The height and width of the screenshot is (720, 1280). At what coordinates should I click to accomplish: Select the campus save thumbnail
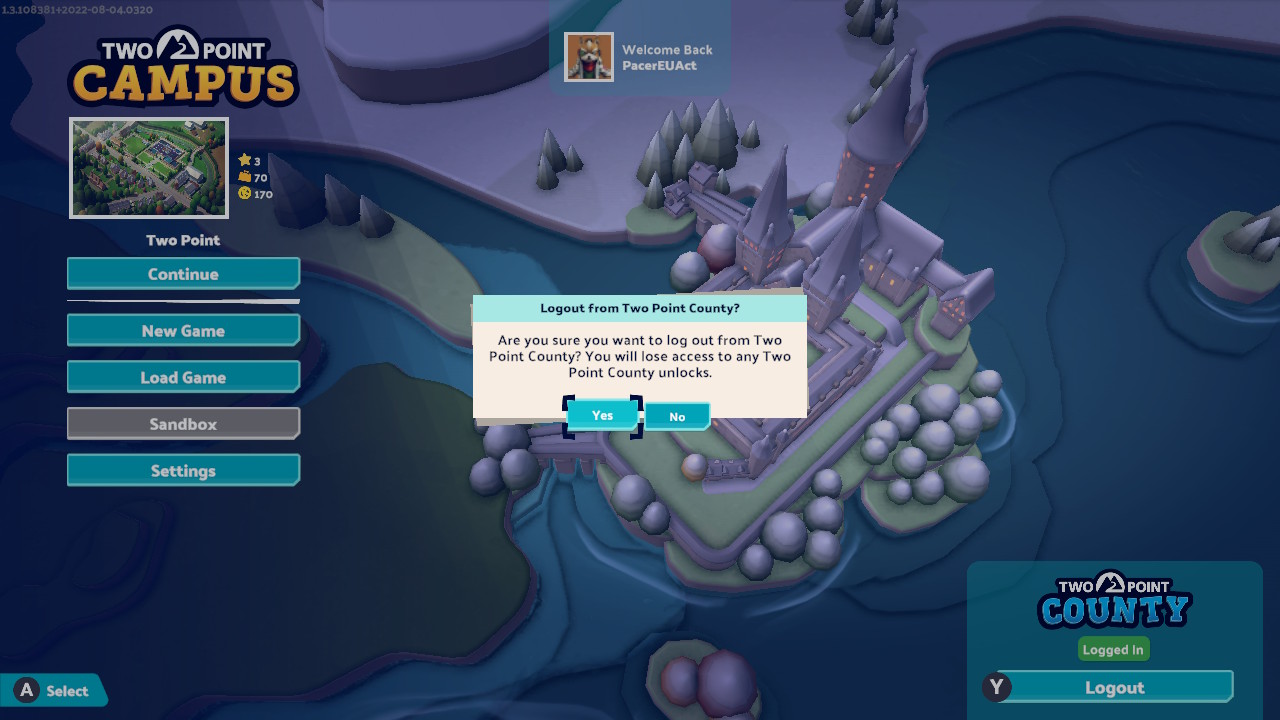coord(149,168)
